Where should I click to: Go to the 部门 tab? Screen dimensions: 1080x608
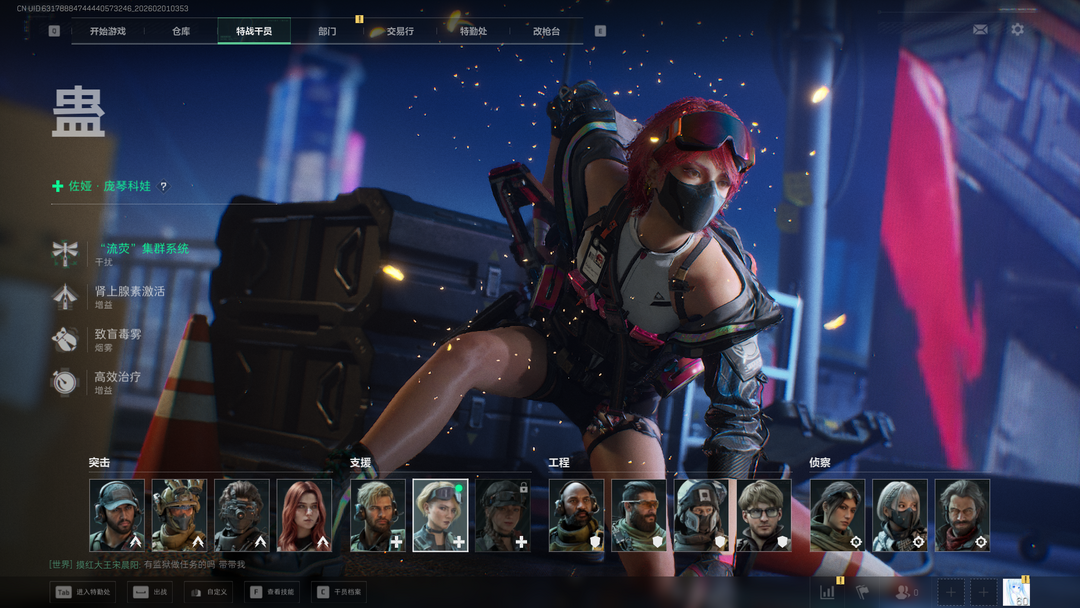pos(327,31)
